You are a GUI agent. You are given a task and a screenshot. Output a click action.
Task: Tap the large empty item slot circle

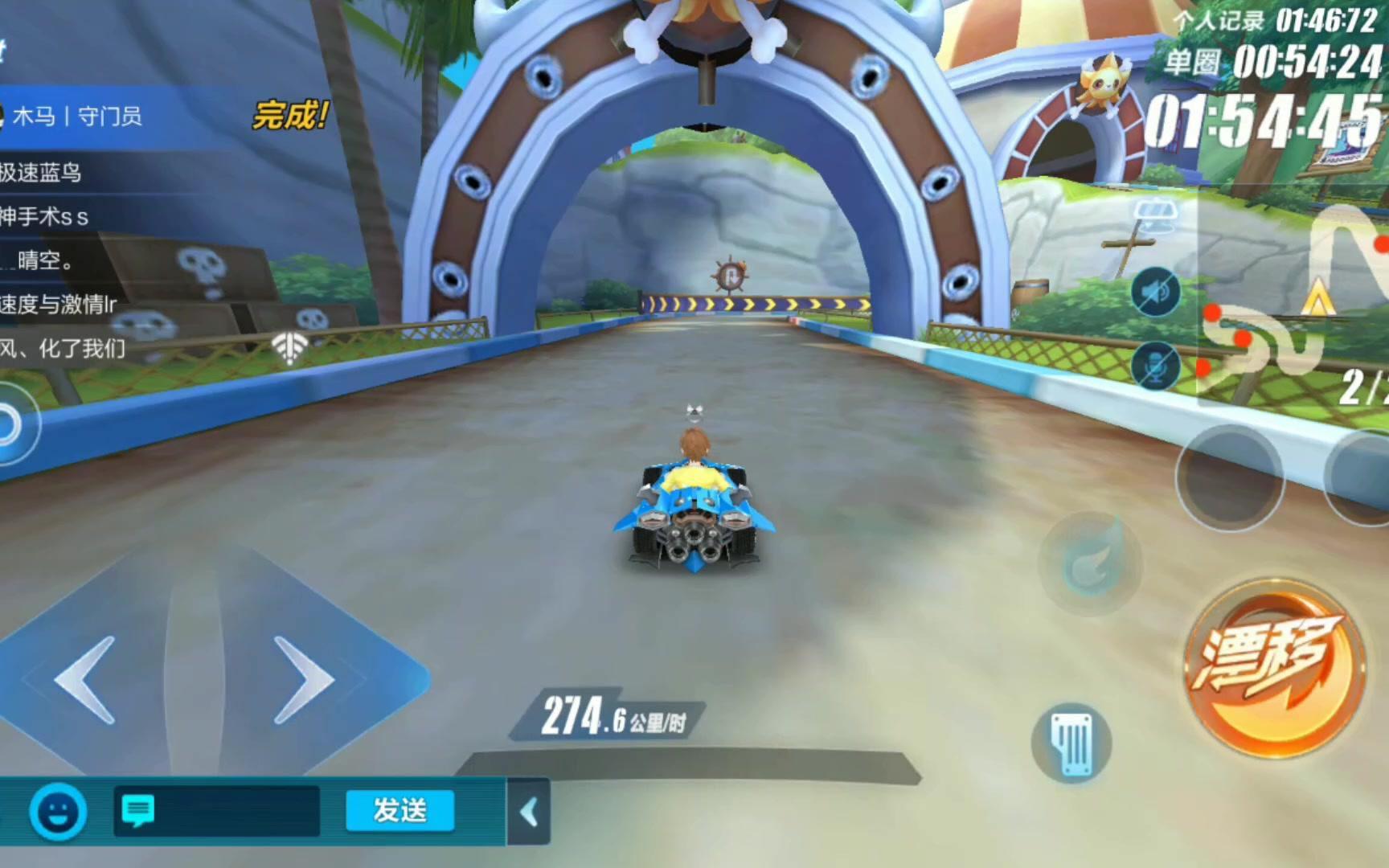point(1229,478)
